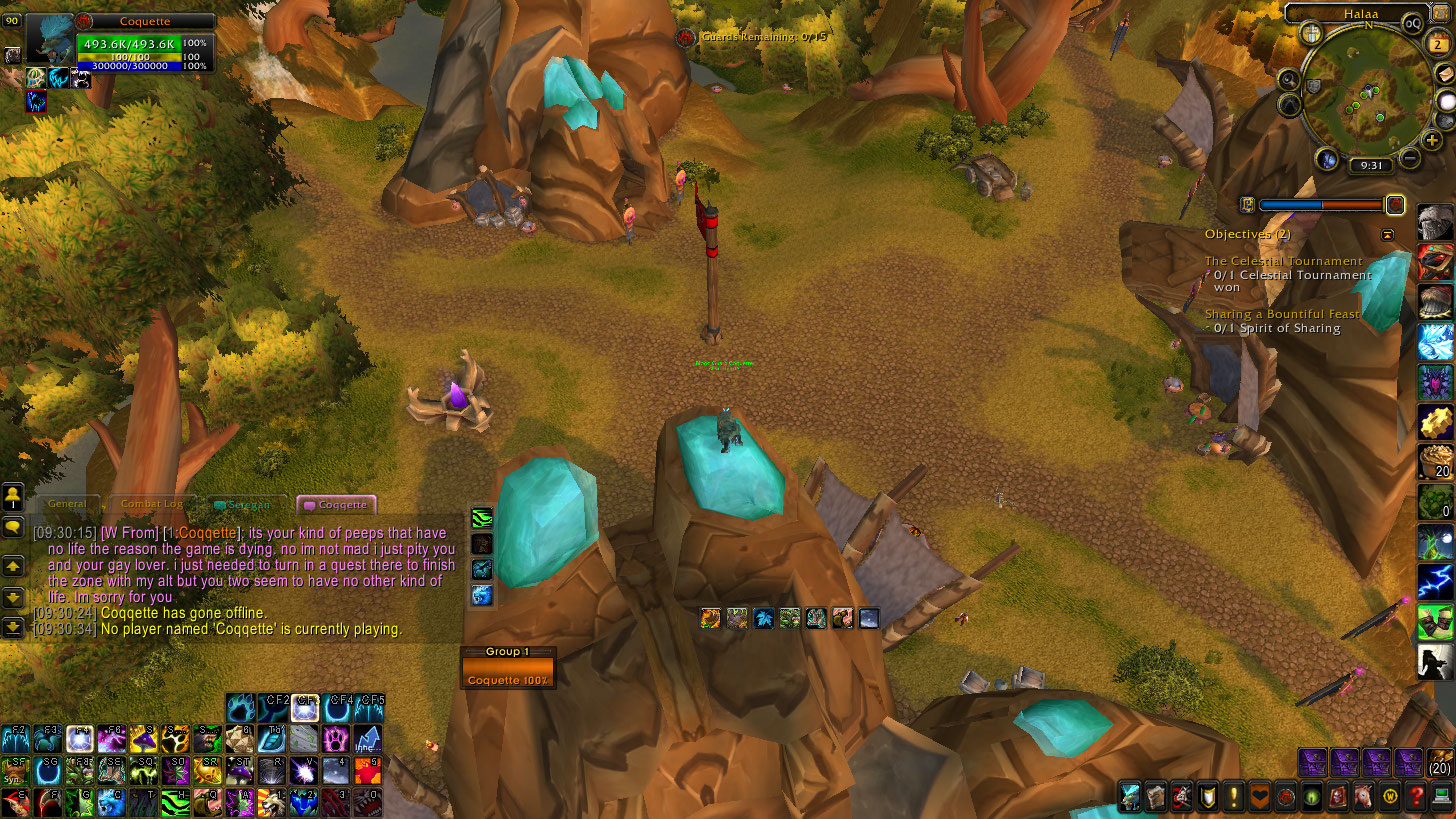Select The Celestial Tournament quest objective
This screenshot has height=819, width=1456.
1283,261
